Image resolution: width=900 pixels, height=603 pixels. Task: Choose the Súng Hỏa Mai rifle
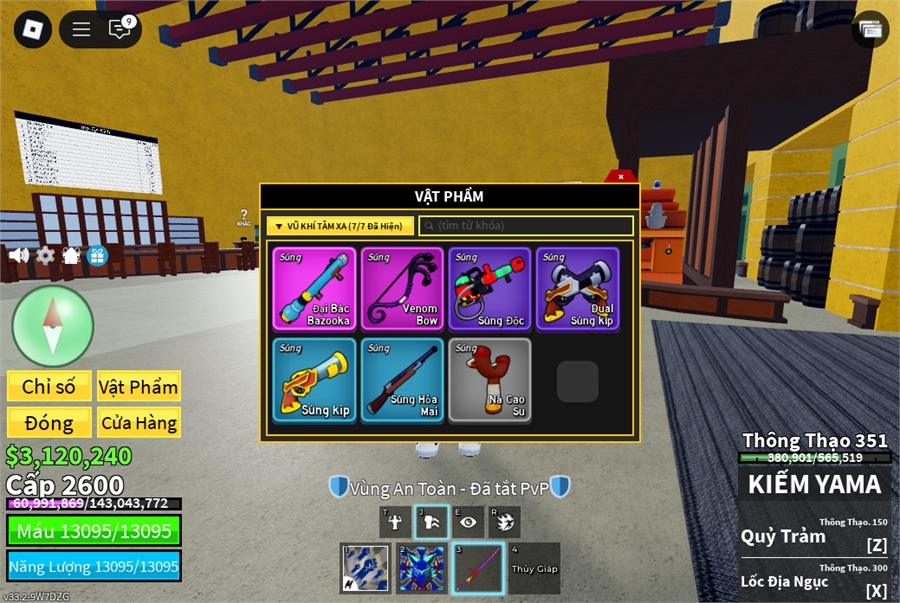tap(402, 380)
